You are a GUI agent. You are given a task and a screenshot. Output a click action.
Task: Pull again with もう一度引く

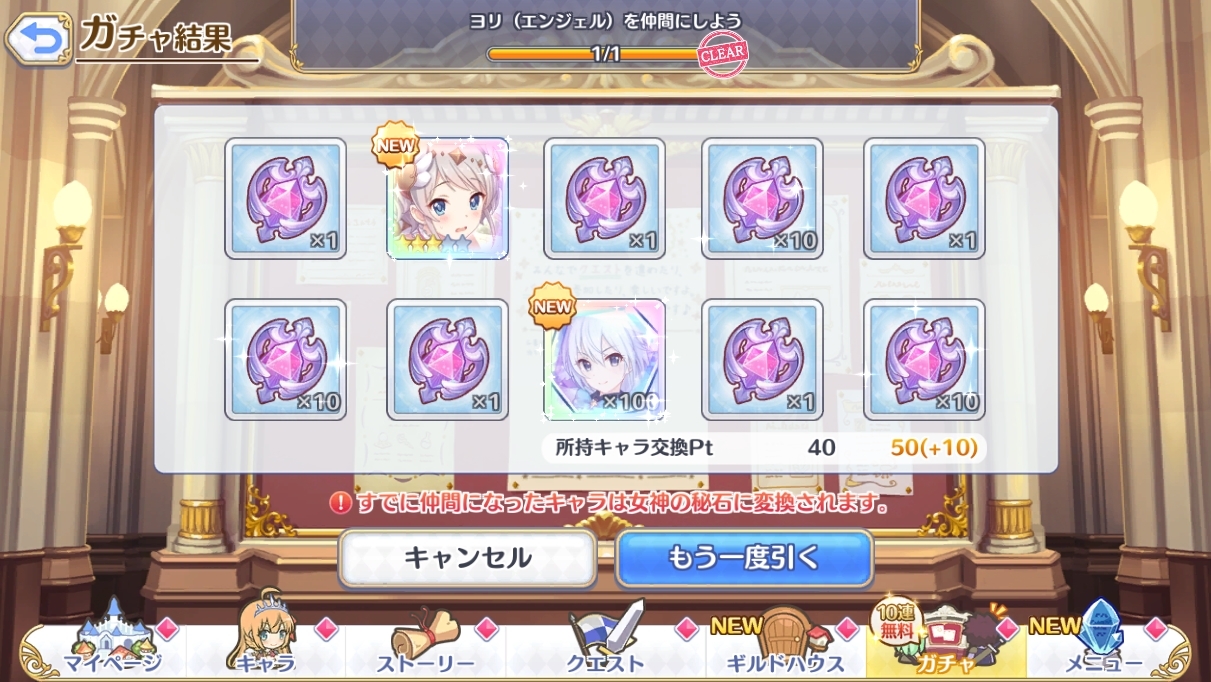744,558
